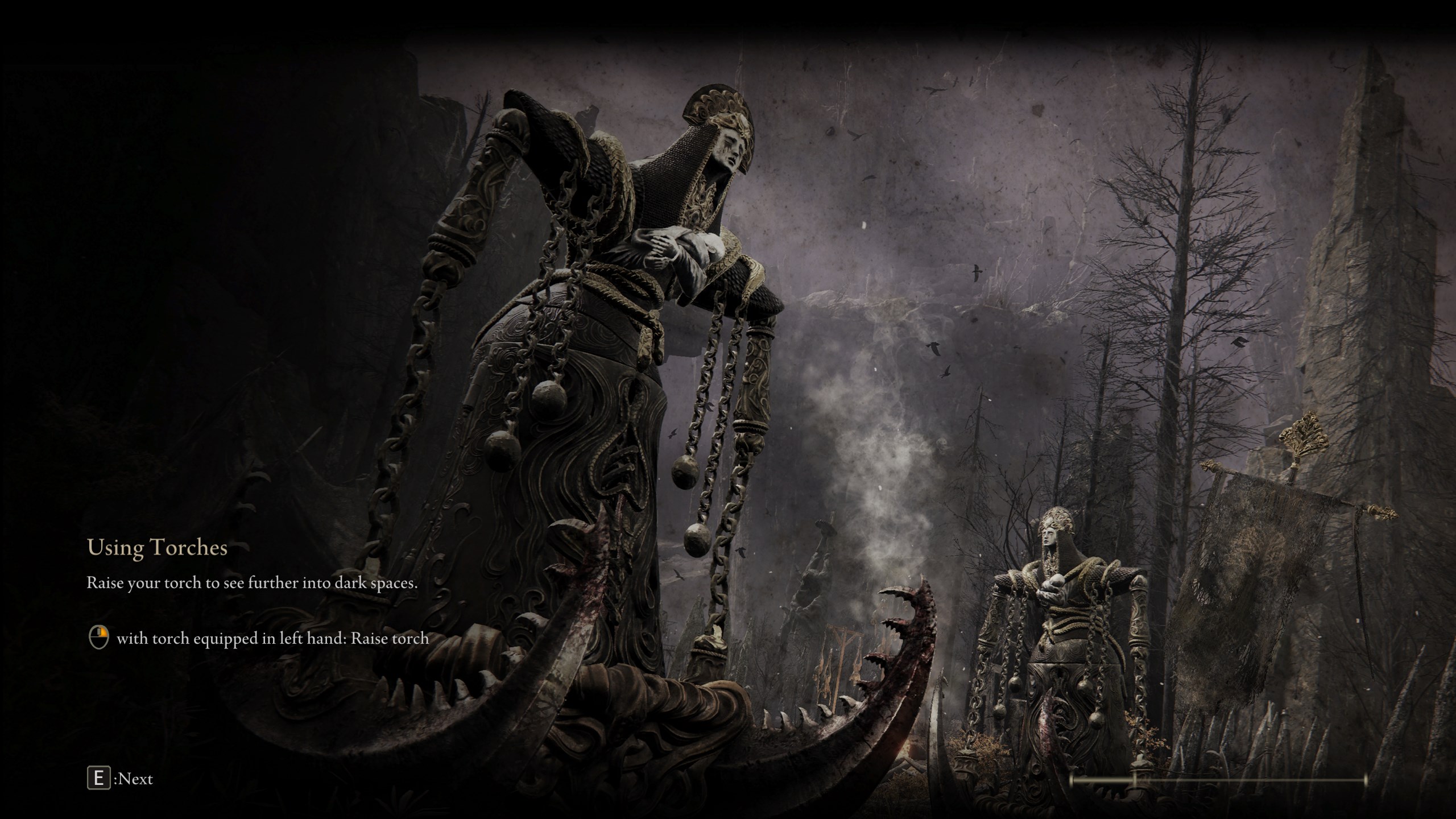Select the orange-highlighted mouse button graphic
The image size is (1456, 819).
[98, 638]
